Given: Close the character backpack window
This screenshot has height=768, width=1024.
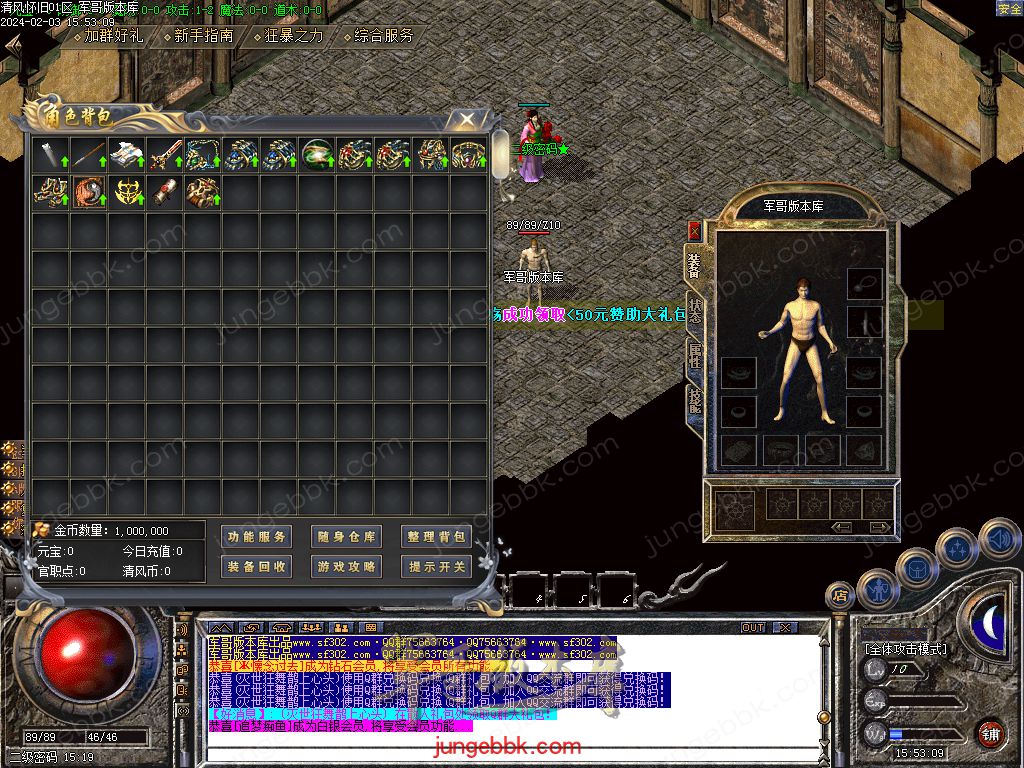Looking at the screenshot, I should point(466,120).
